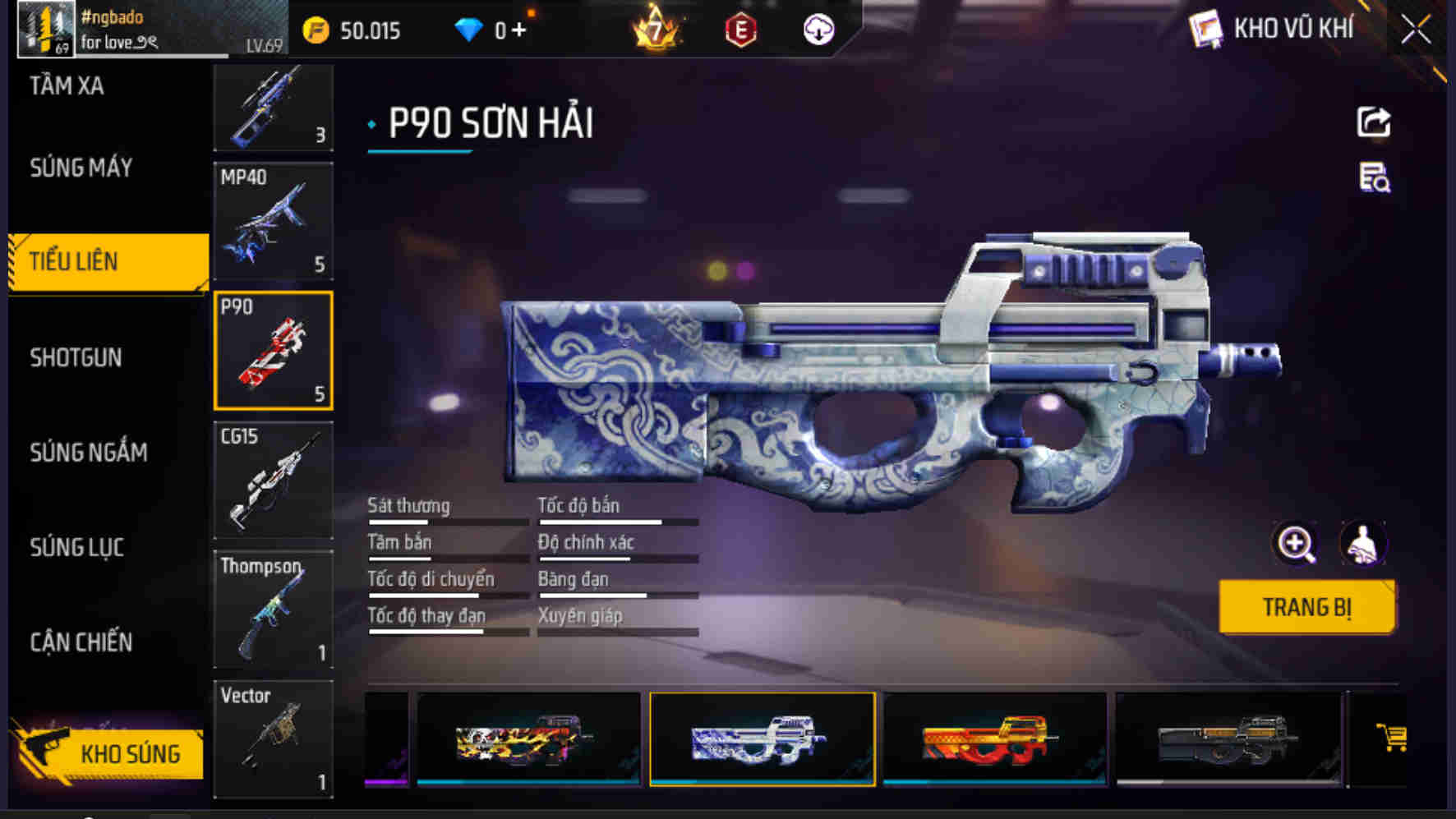Open the SÚNG NGẮM category tab

89,453
